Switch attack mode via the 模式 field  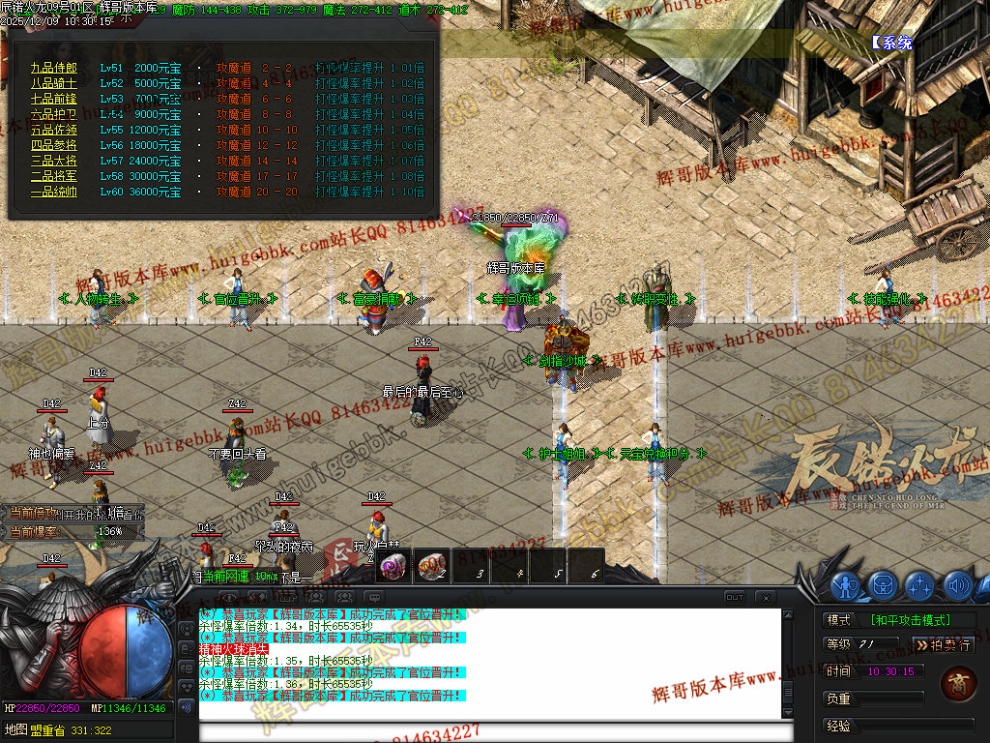(x=908, y=620)
